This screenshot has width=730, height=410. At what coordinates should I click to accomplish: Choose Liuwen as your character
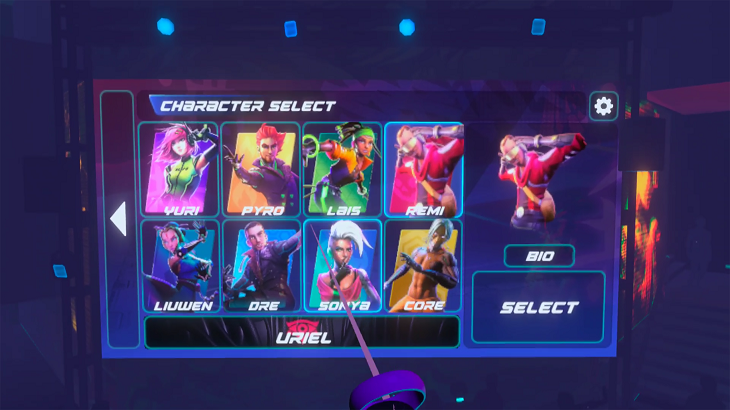[x=179, y=266]
